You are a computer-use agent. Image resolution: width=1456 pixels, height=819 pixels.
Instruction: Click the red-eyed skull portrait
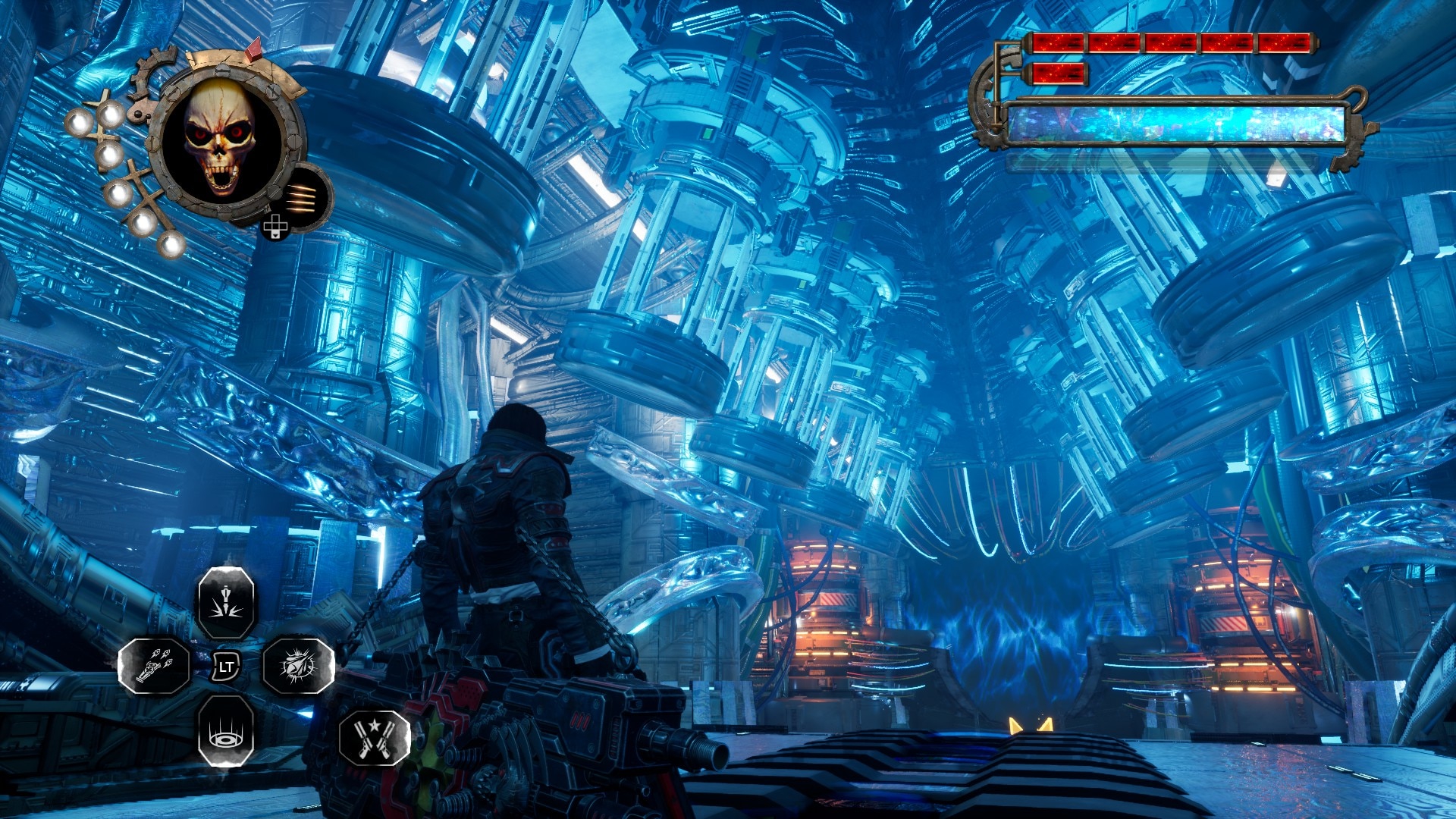coord(221,140)
